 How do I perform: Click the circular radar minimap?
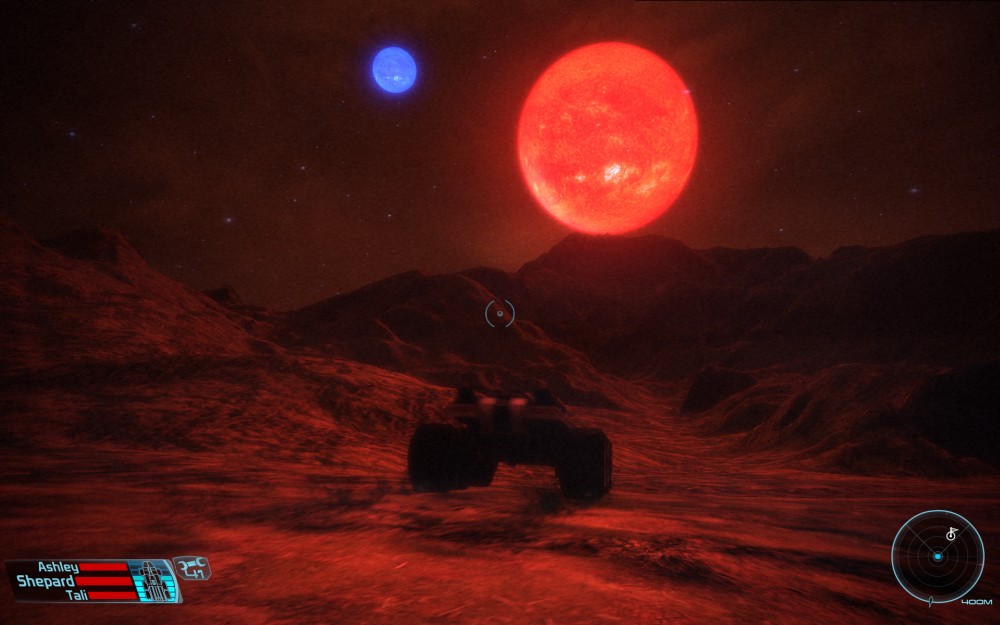pyautogui.click(x=937, y=556)
